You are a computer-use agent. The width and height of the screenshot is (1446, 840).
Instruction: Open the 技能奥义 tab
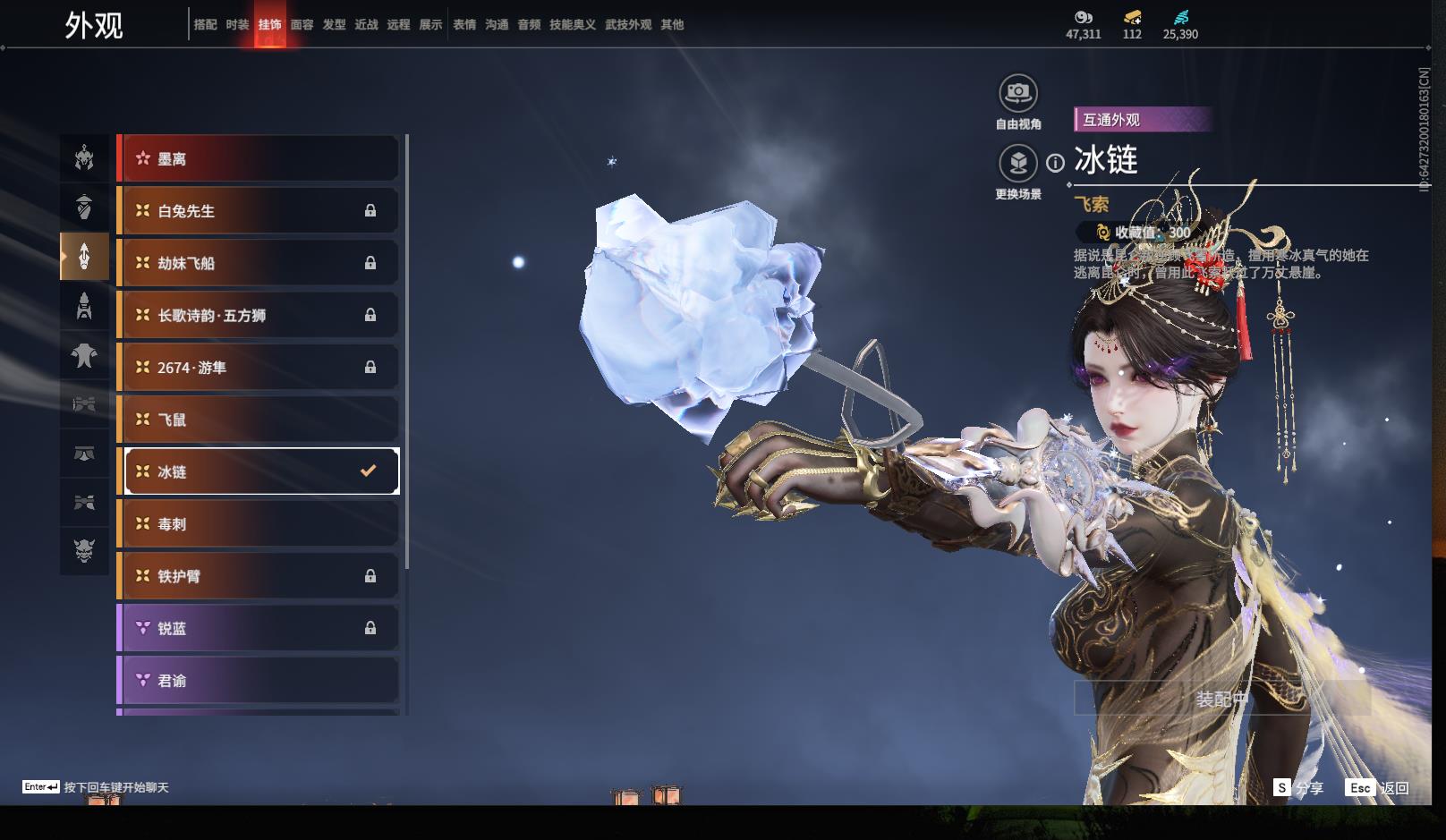pyautogui.click(x=572, y=25)
